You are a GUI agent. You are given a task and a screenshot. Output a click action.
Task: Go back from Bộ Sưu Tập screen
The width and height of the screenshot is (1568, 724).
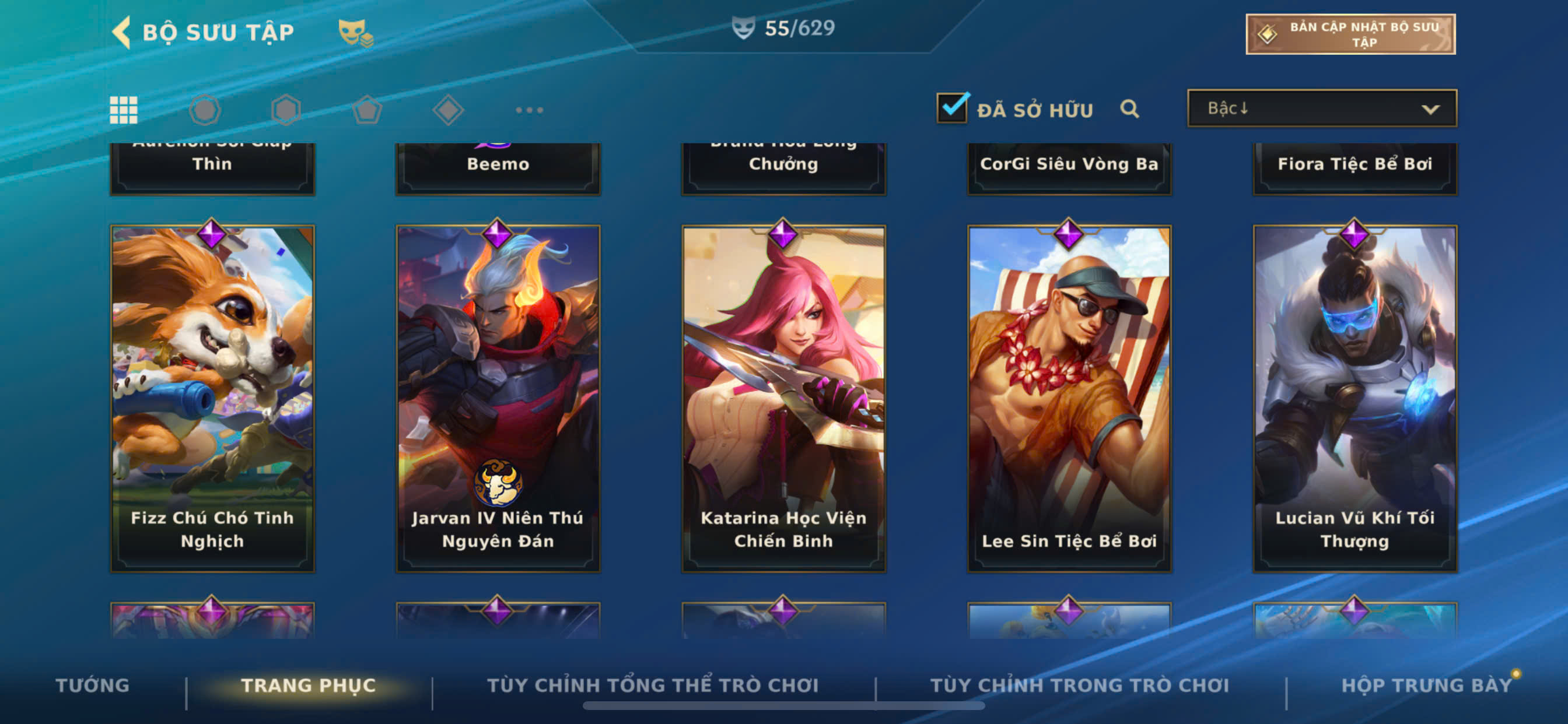(123, 31)
